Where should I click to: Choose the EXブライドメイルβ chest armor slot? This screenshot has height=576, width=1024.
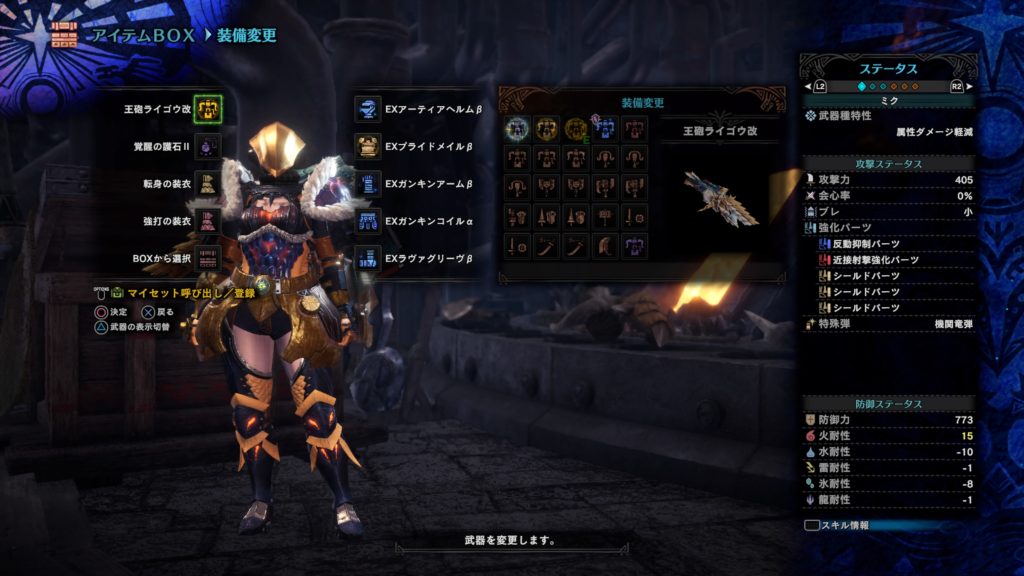click(x=368, y=146)
